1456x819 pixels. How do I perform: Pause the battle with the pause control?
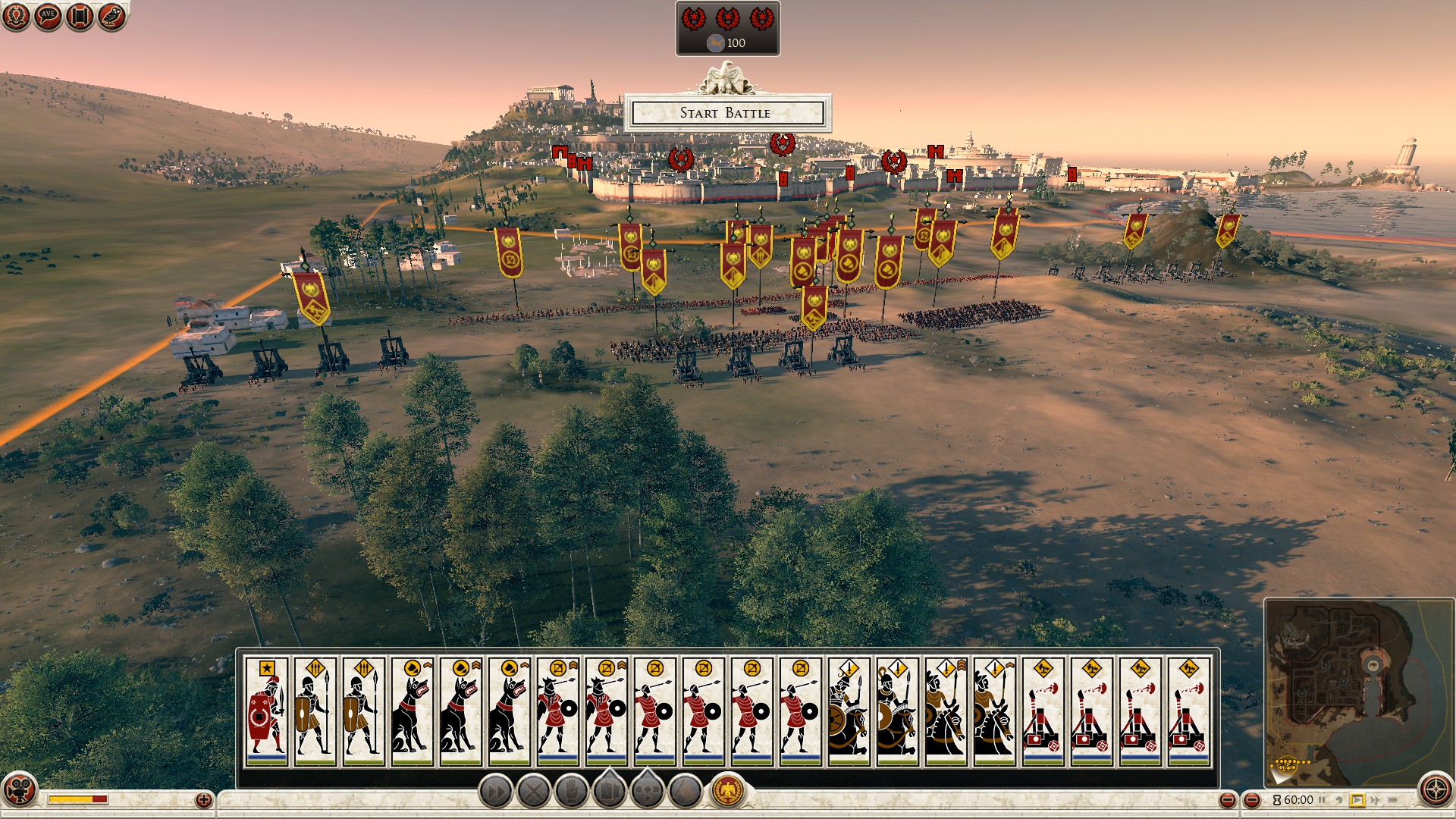point(1322,800)
